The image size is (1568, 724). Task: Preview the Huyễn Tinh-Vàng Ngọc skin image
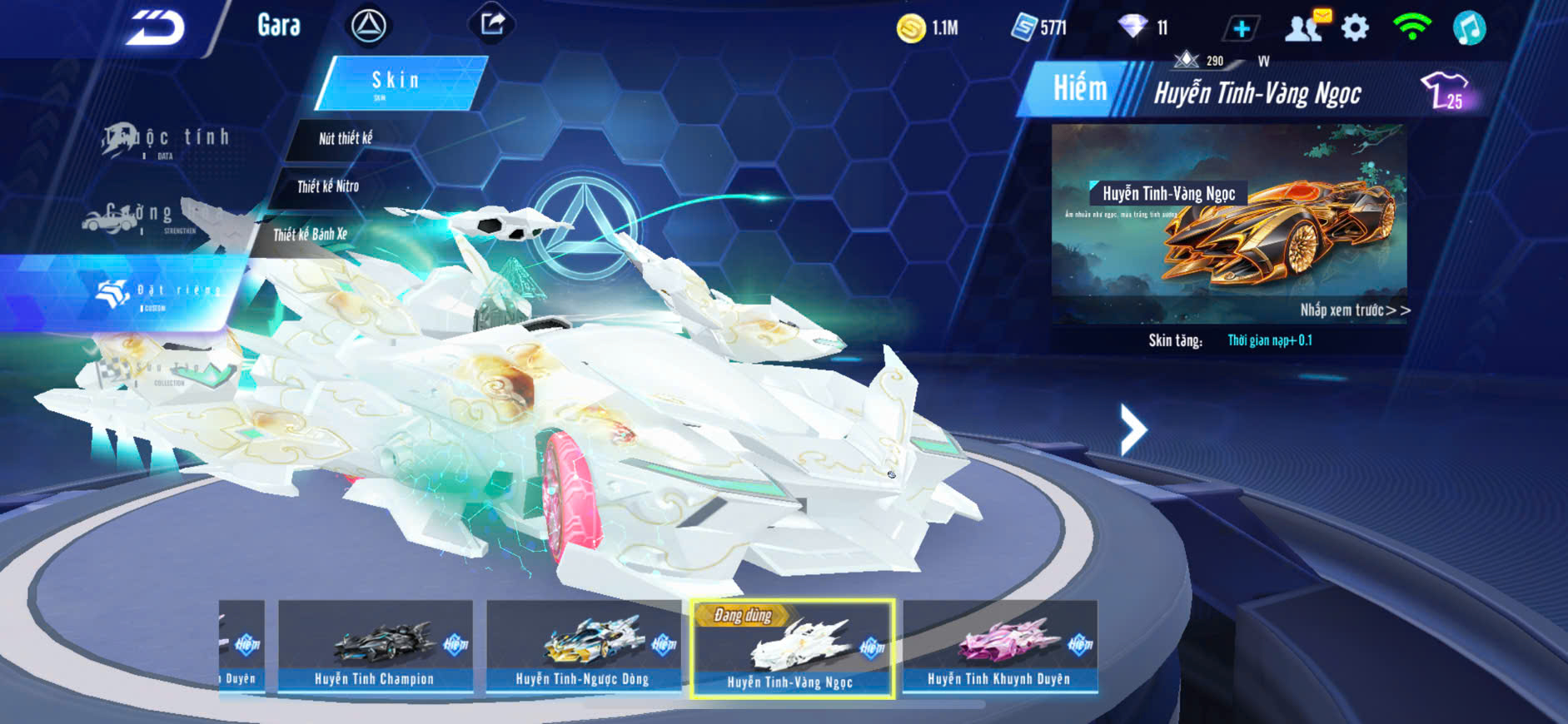coord(1229,223)
